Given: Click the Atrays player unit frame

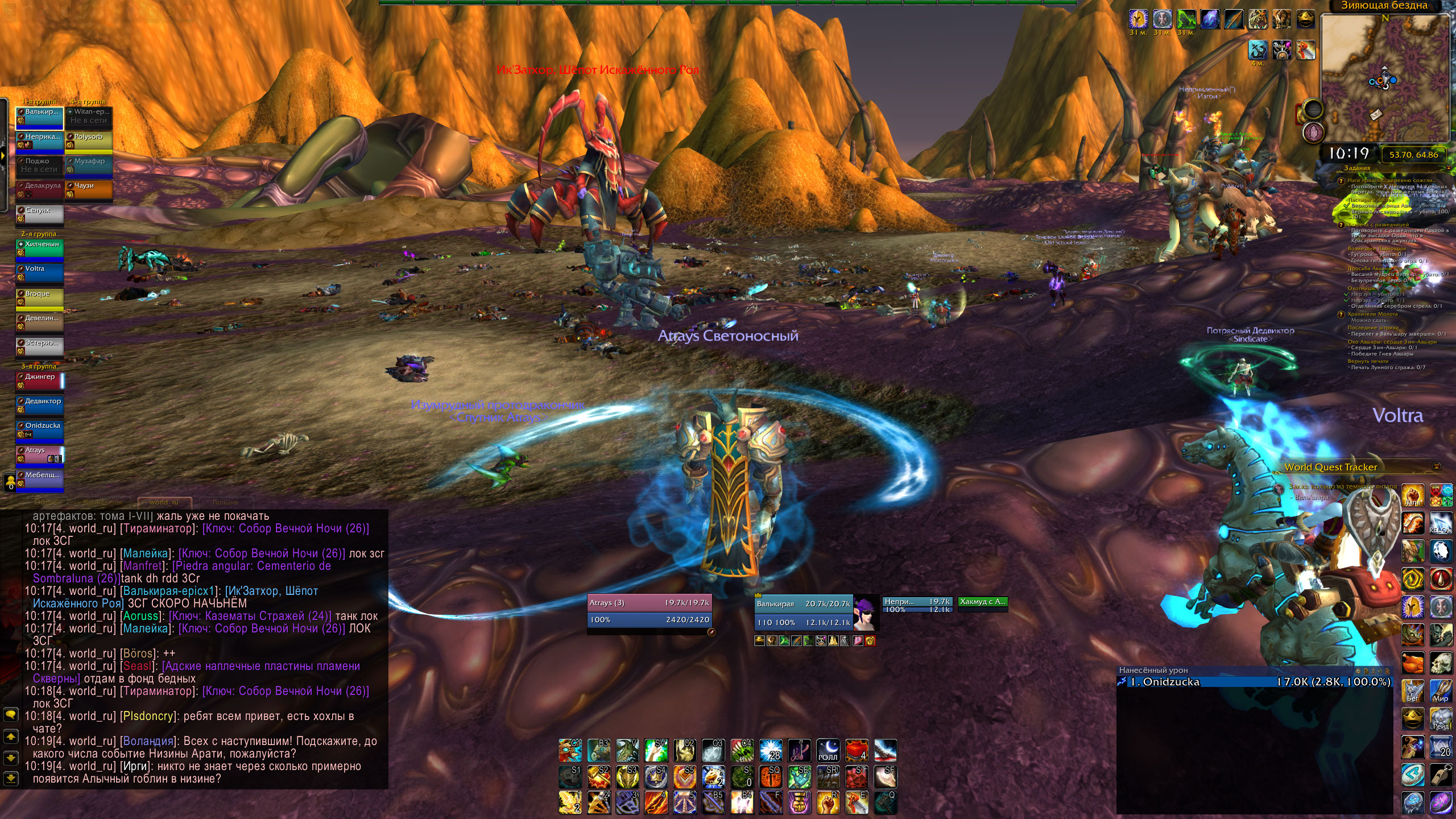Looking at the screenshot, I should (x=648, y=611).
